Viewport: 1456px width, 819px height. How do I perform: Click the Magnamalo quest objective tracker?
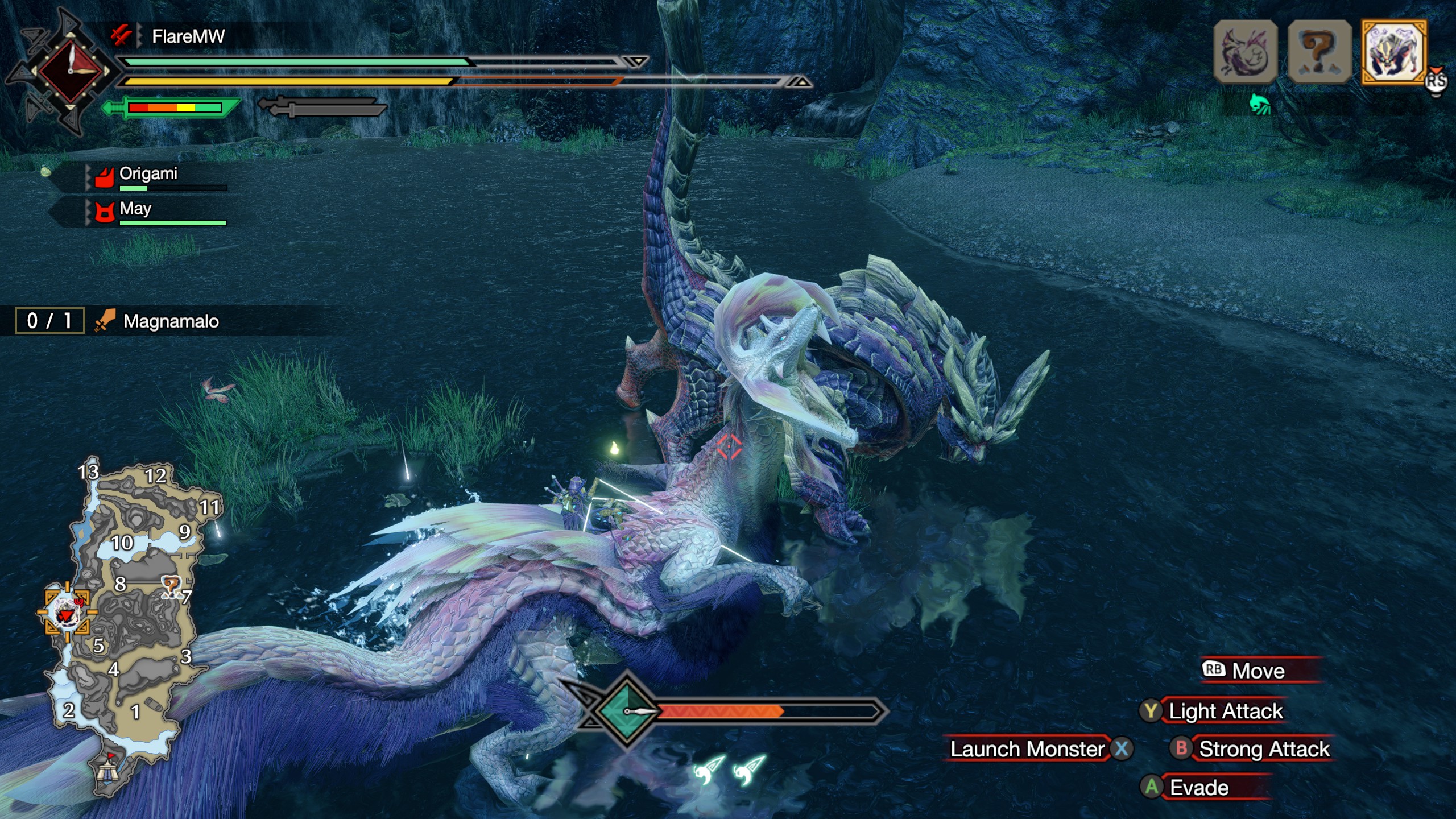point(171,321)
